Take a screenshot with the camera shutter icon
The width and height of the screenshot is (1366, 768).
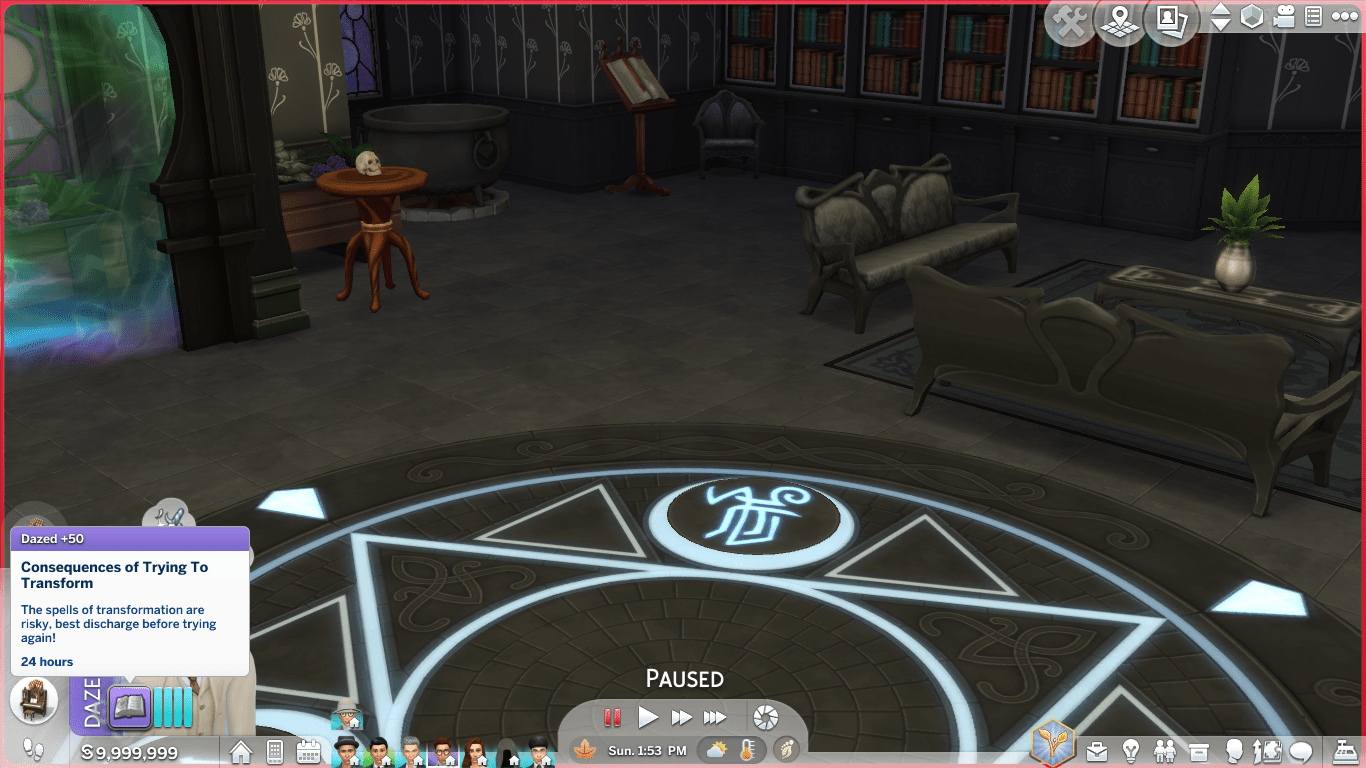tap(765, 717)
